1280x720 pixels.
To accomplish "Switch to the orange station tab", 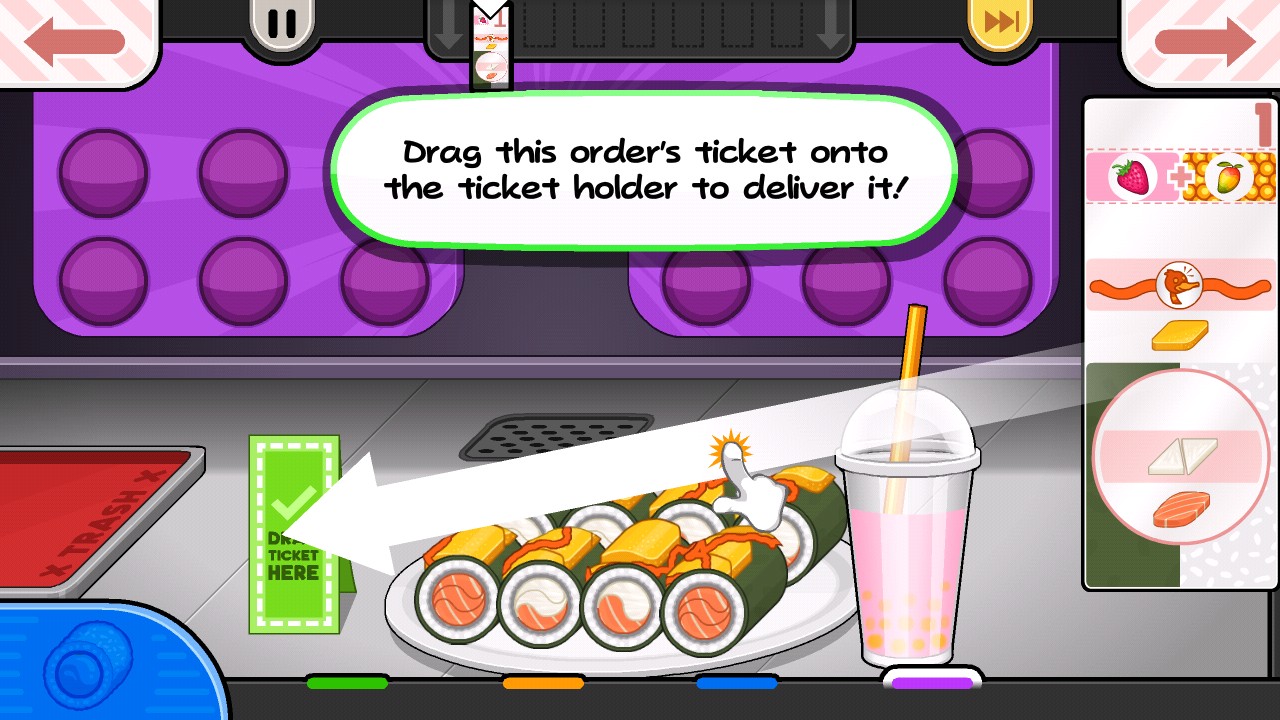I will 543,683.
